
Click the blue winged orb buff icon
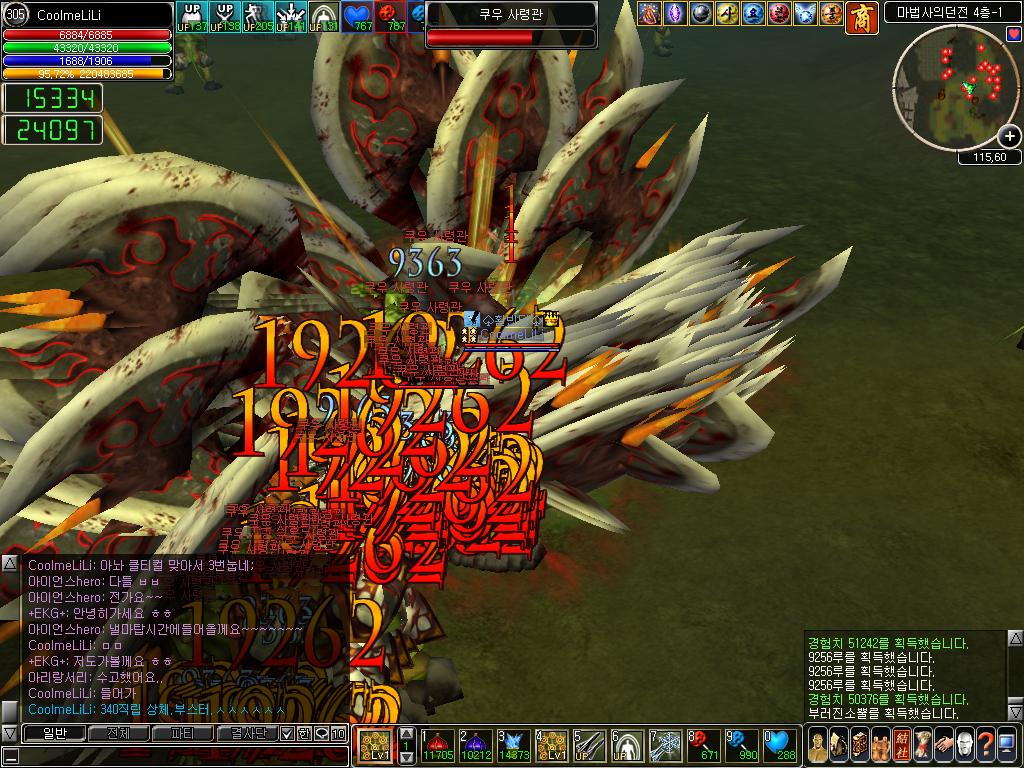coord(806,13)
